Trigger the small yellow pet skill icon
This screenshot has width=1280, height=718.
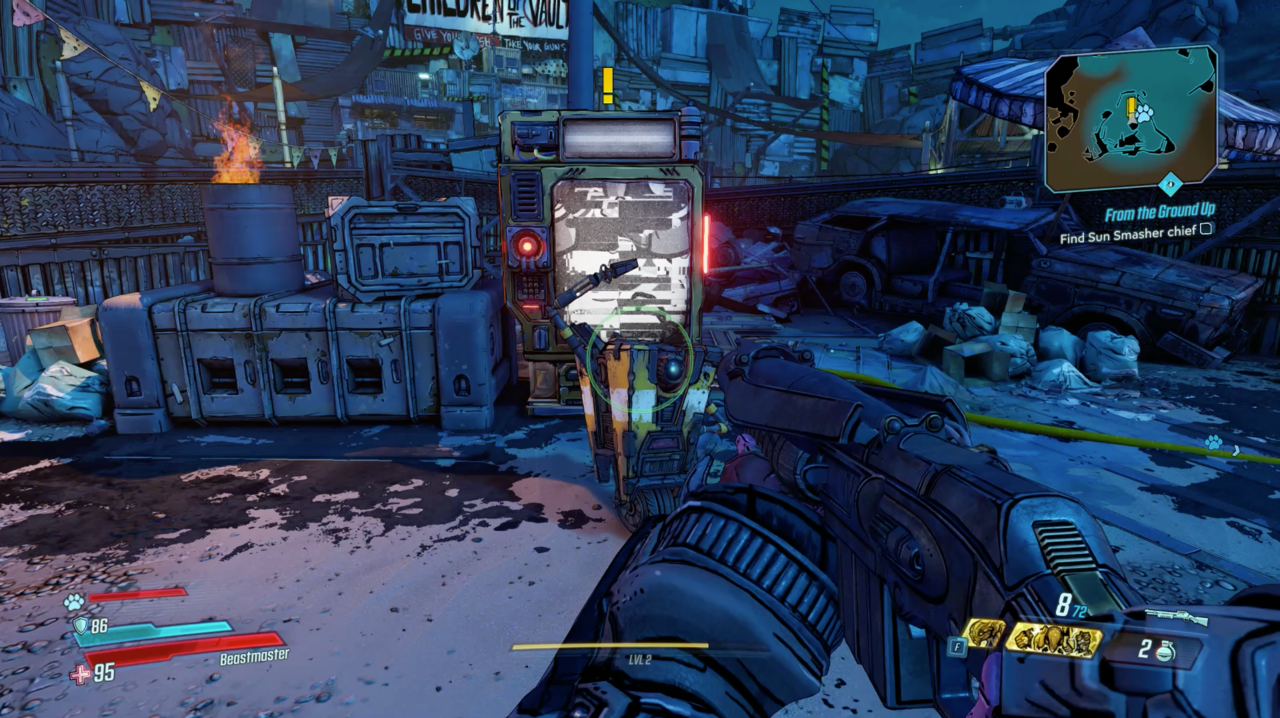(983, 634)
